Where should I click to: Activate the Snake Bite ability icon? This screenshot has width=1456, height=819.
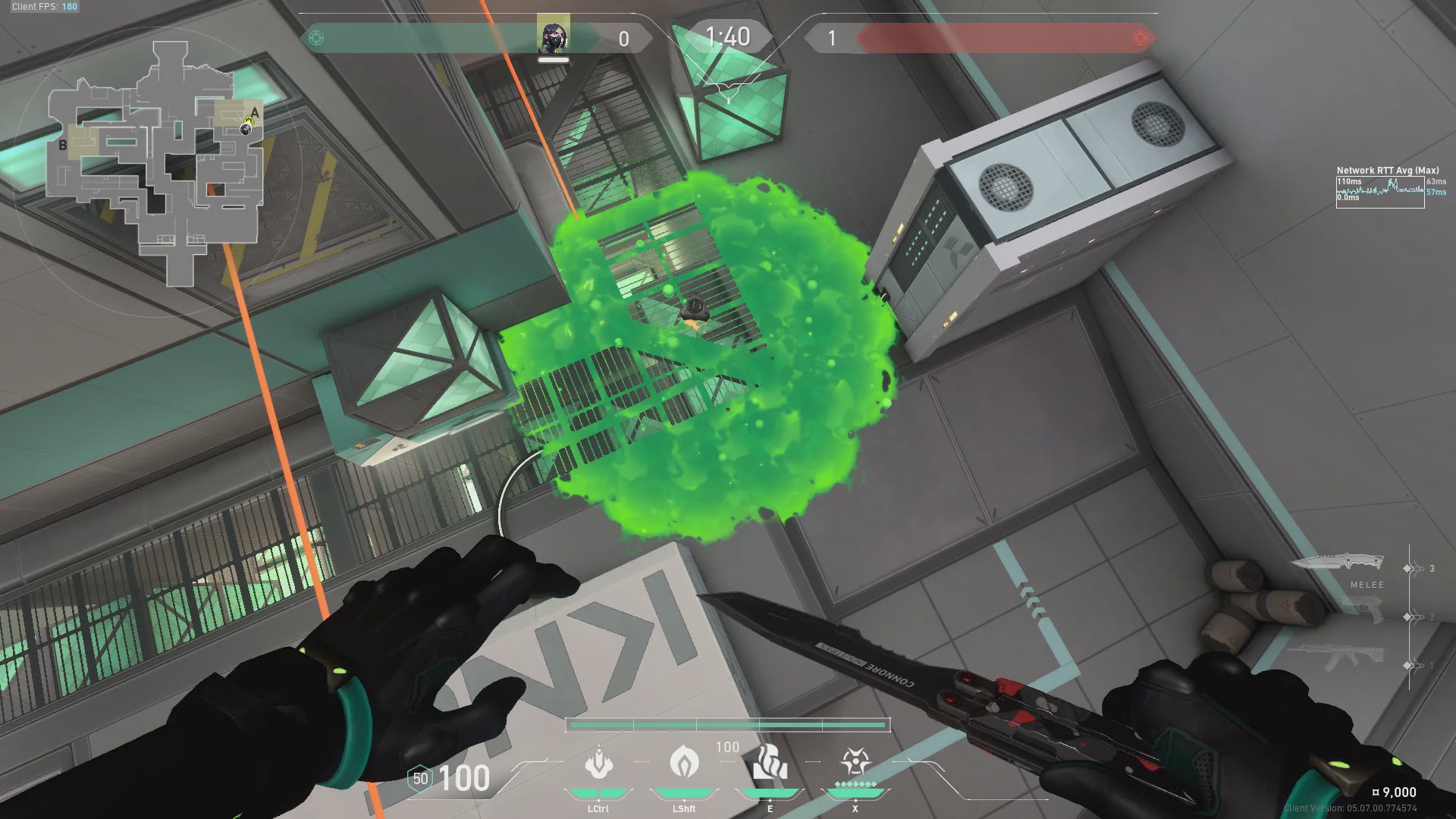click(598, 763)
